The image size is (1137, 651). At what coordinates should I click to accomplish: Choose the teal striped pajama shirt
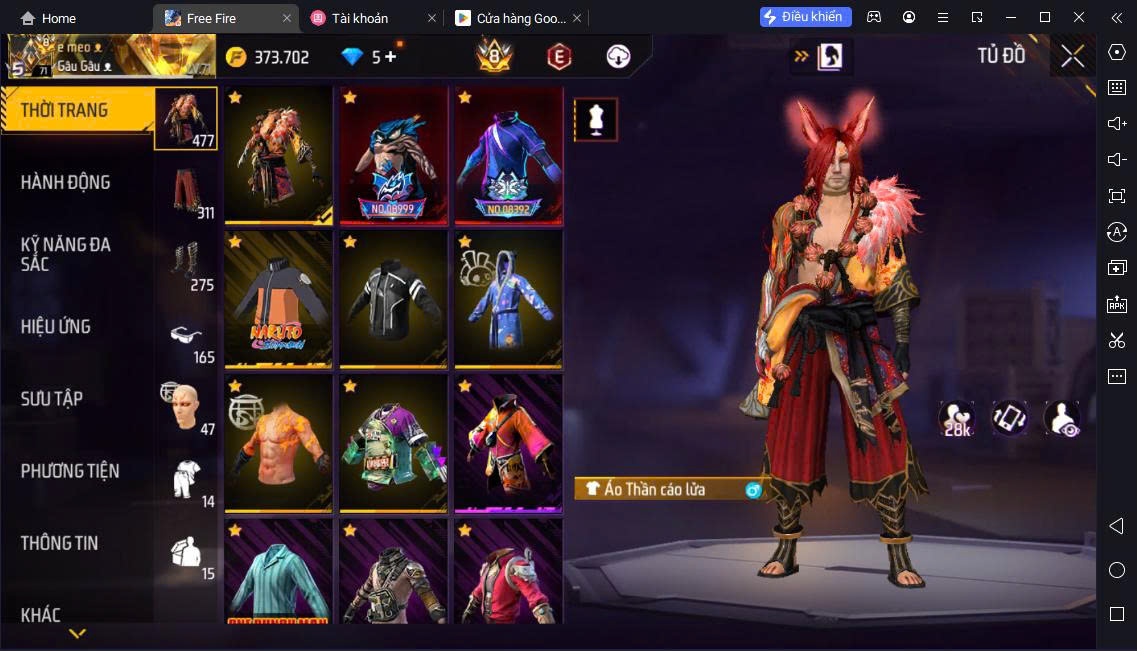click(x=278, y=575)
